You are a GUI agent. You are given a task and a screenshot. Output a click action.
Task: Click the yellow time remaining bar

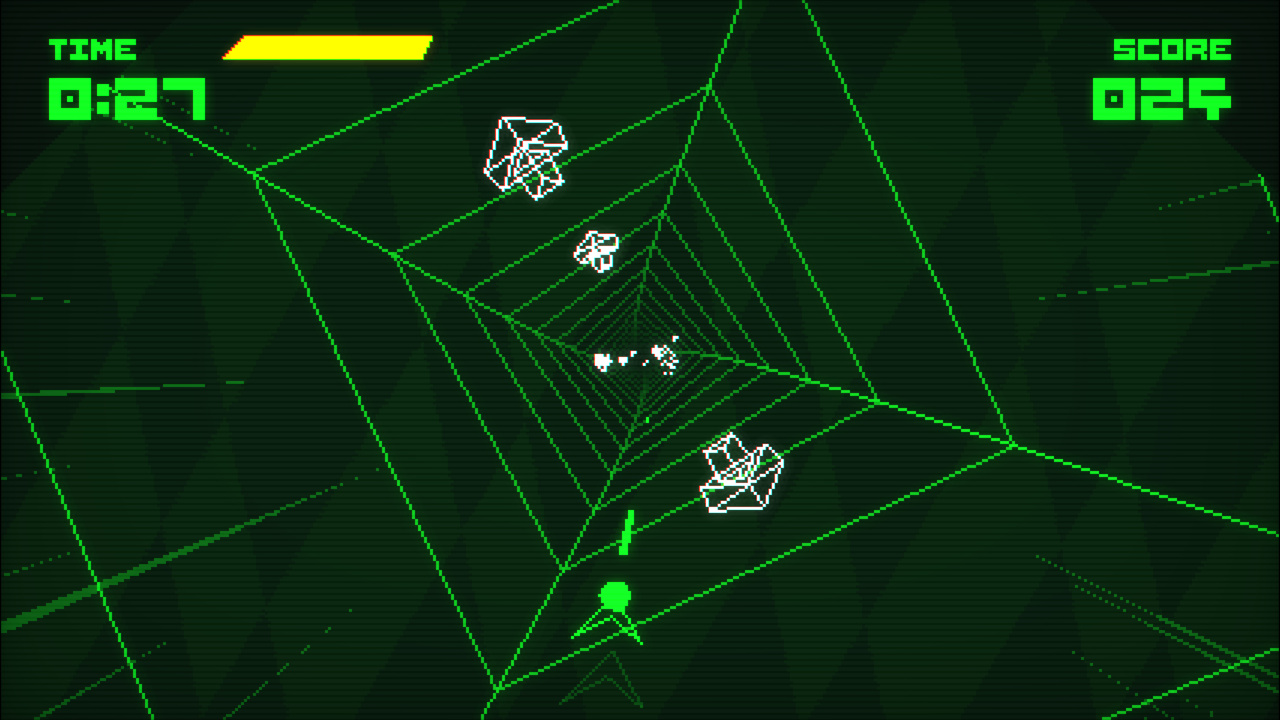pos(327,46)
